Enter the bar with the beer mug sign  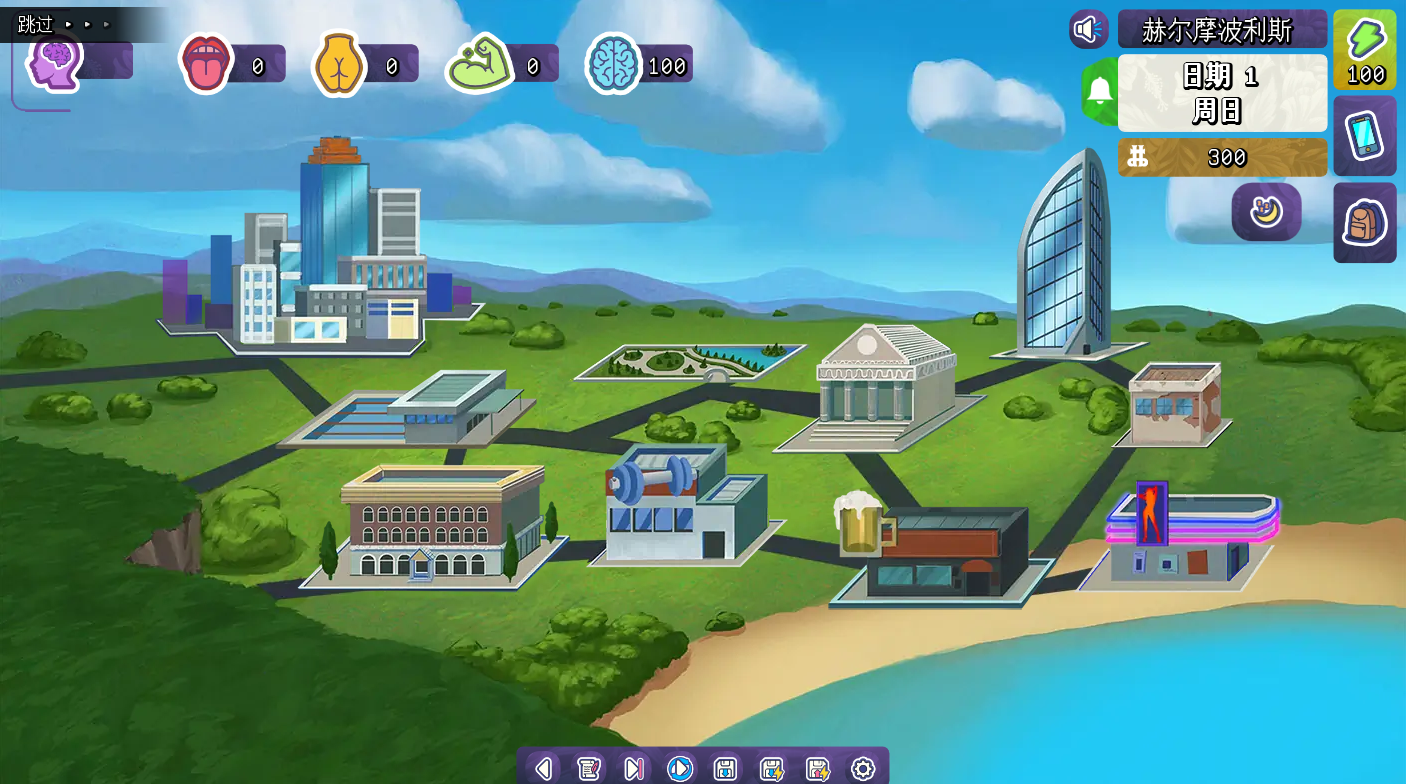coord(935,550)
